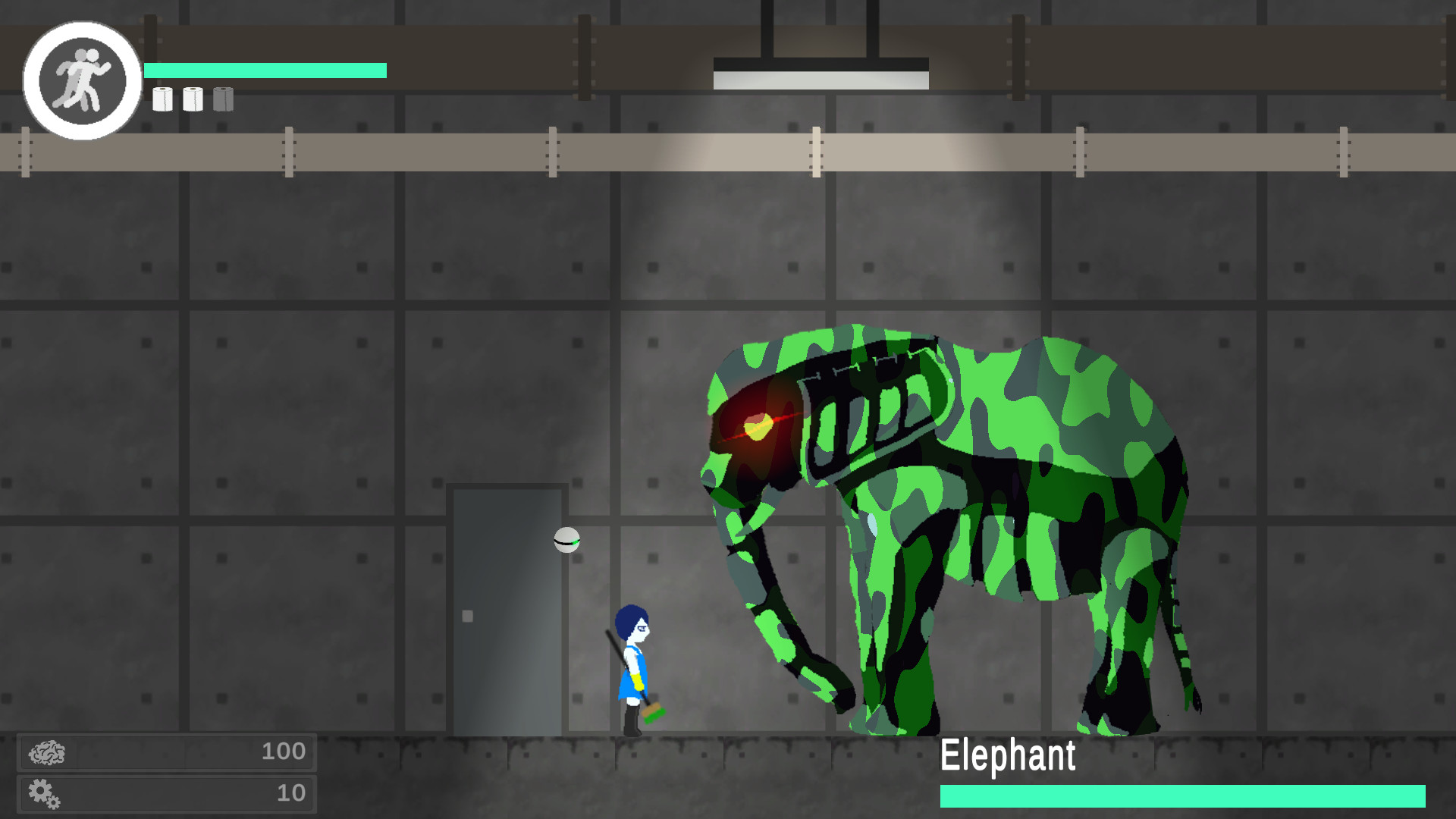
Task: Select the Elephant label above the boss bar
Action: (x=1009, y=754)
